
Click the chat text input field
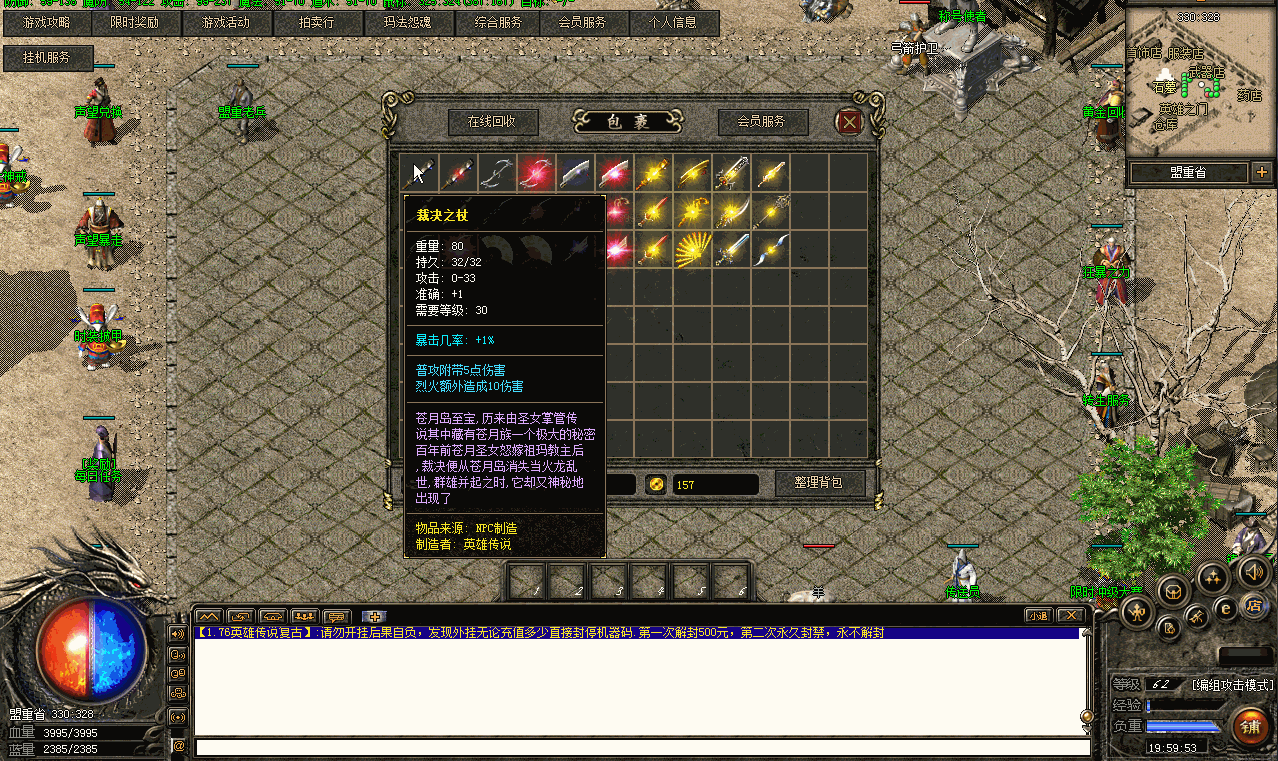[x=640, y=747]
